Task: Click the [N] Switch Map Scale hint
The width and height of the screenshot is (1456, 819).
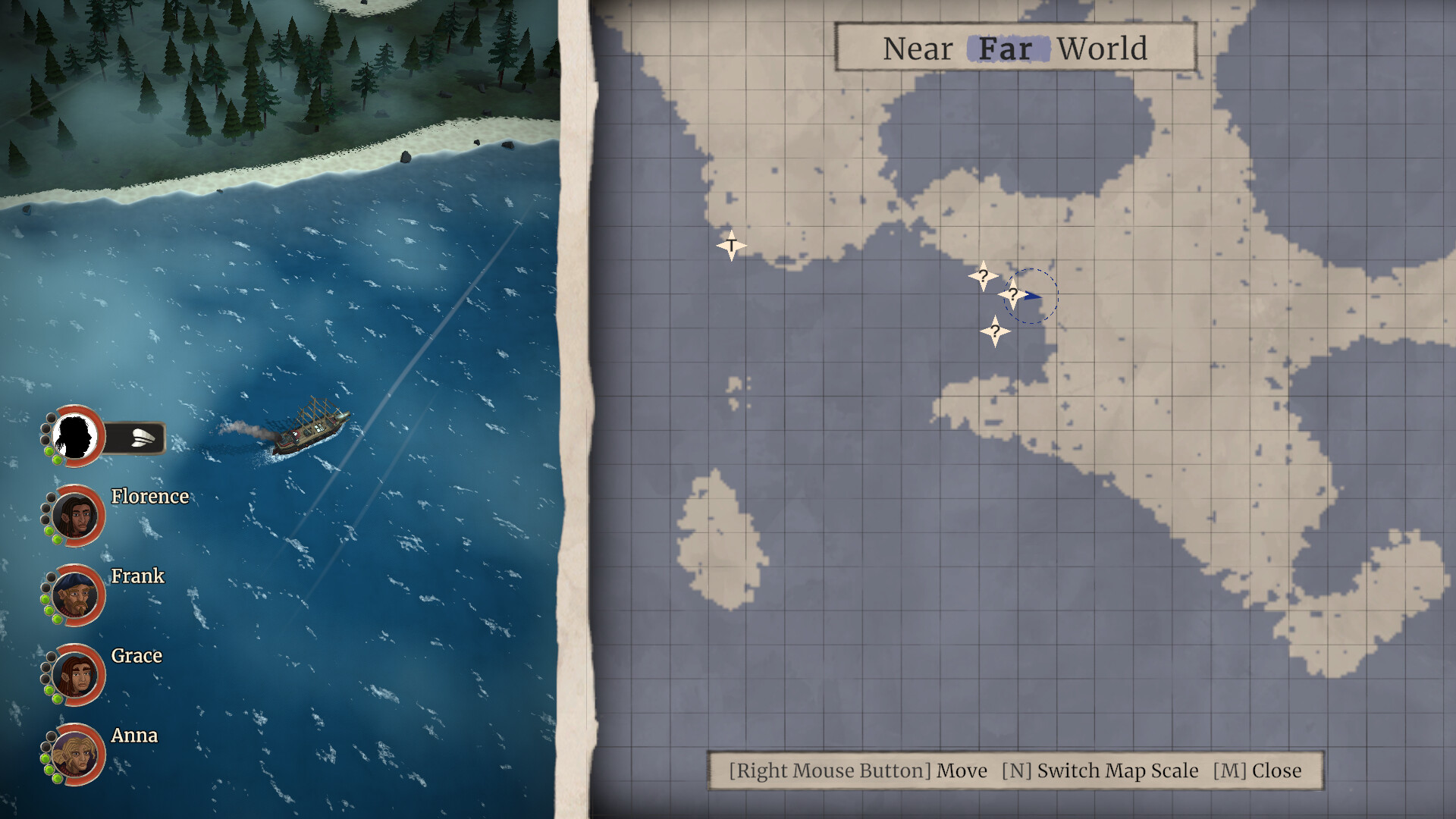Action: (x=1100, y=770)
